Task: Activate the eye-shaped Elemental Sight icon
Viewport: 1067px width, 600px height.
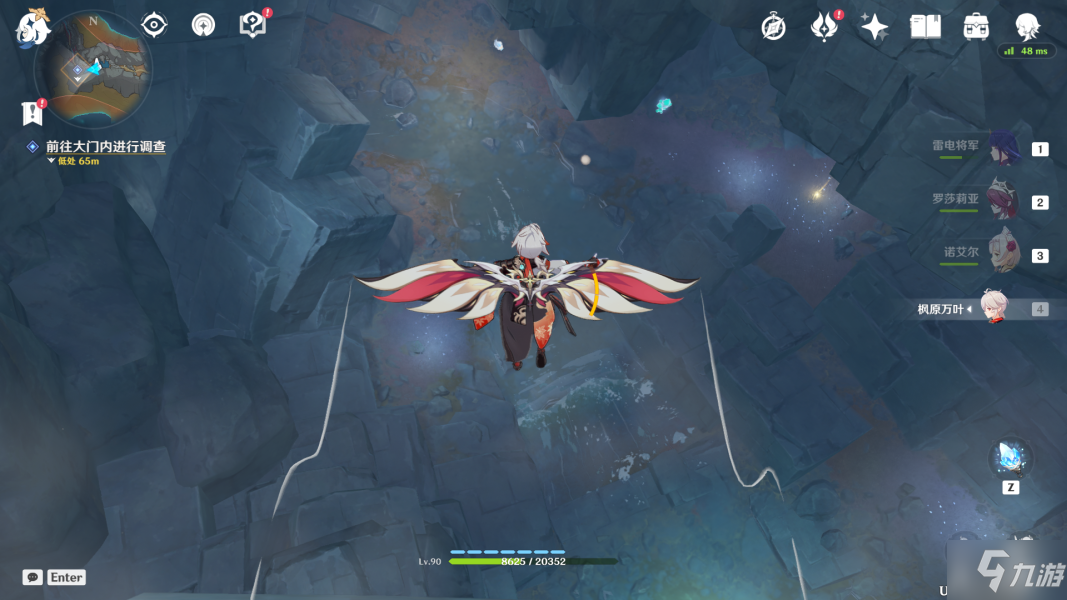Action: click(x=154, y=24)
